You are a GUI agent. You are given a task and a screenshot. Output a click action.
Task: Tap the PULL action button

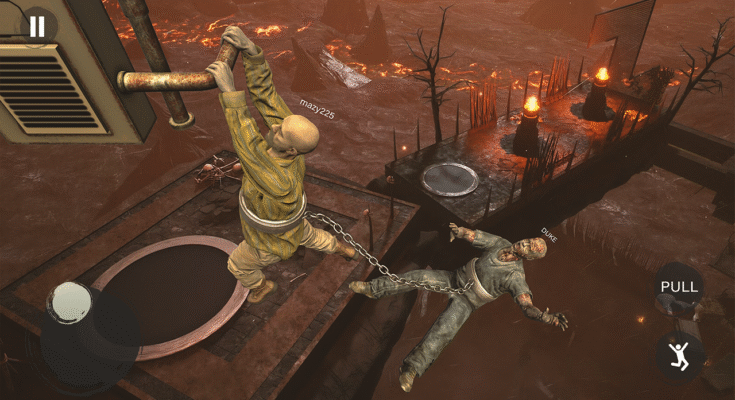click(x=679, y=287)
